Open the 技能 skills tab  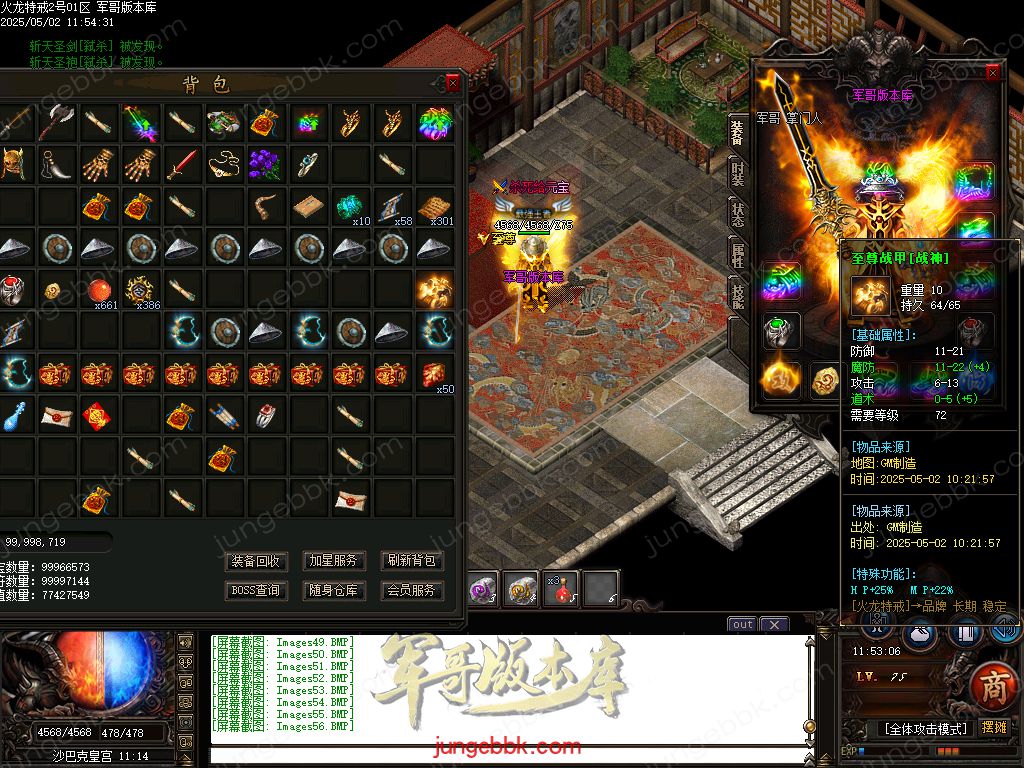pos(737,295)
